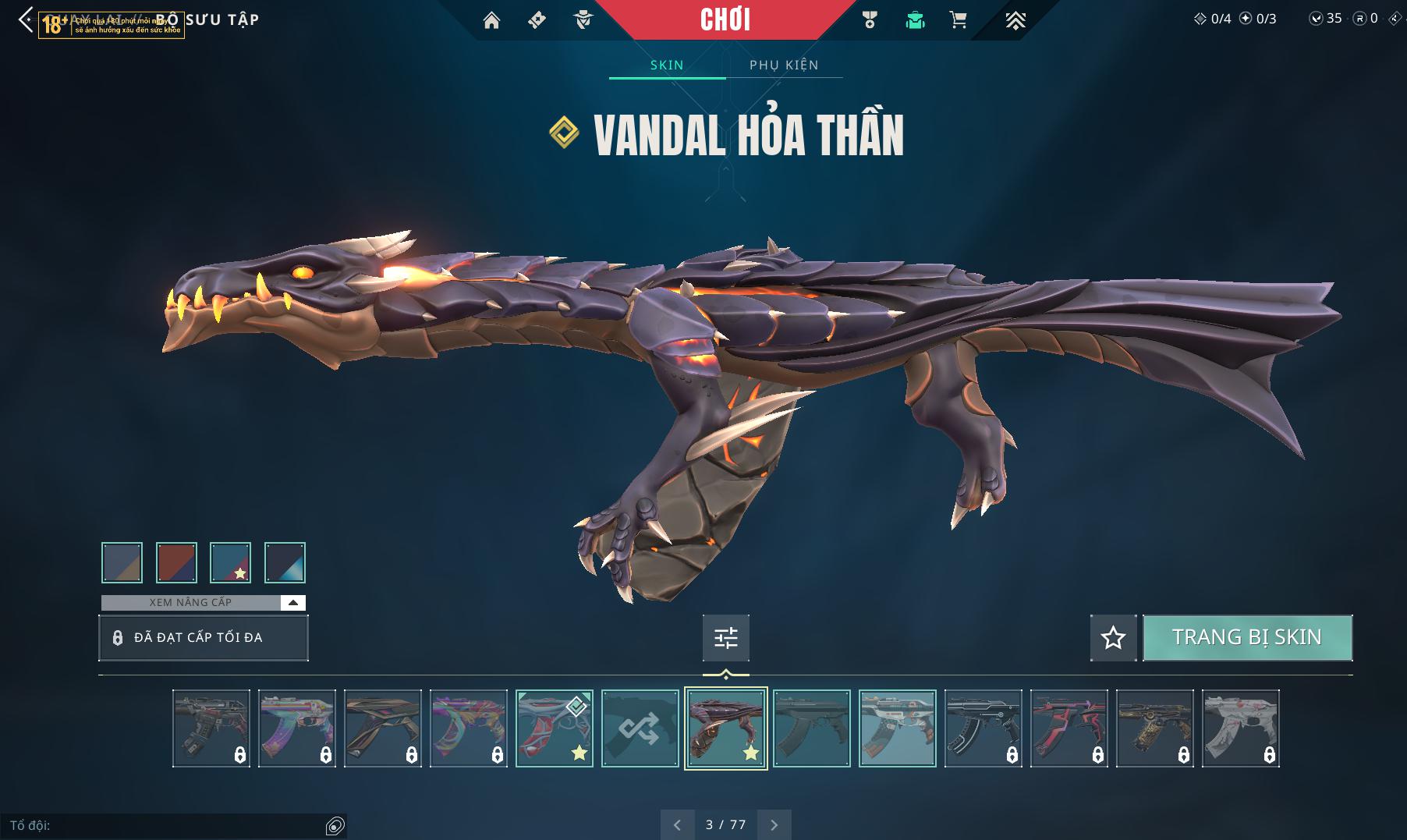This screenshot has width=1407, height=840.
Task: Select the gold ornate Vandal thumbnail
Action: (x=1154, y=728)
